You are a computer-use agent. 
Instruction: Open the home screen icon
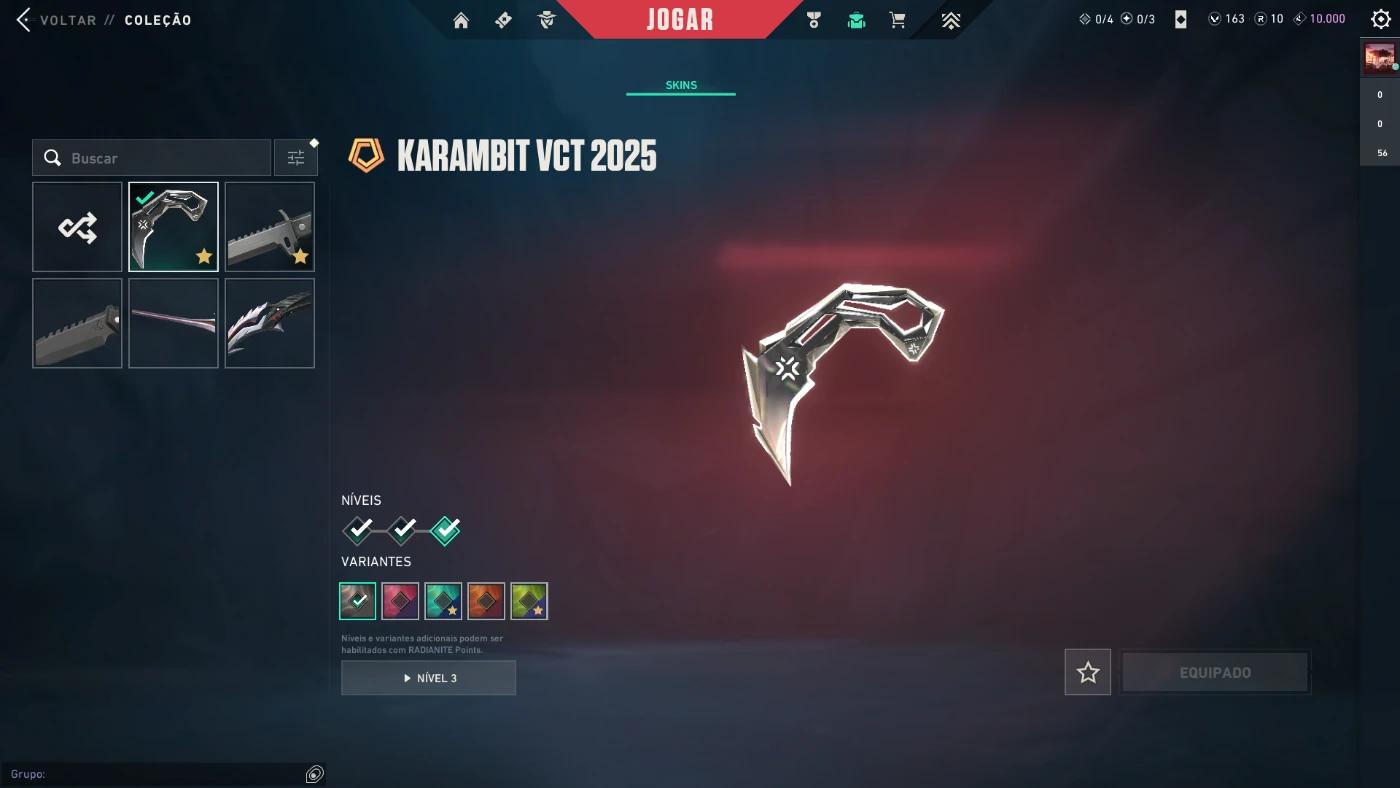(x=461, y=20)
